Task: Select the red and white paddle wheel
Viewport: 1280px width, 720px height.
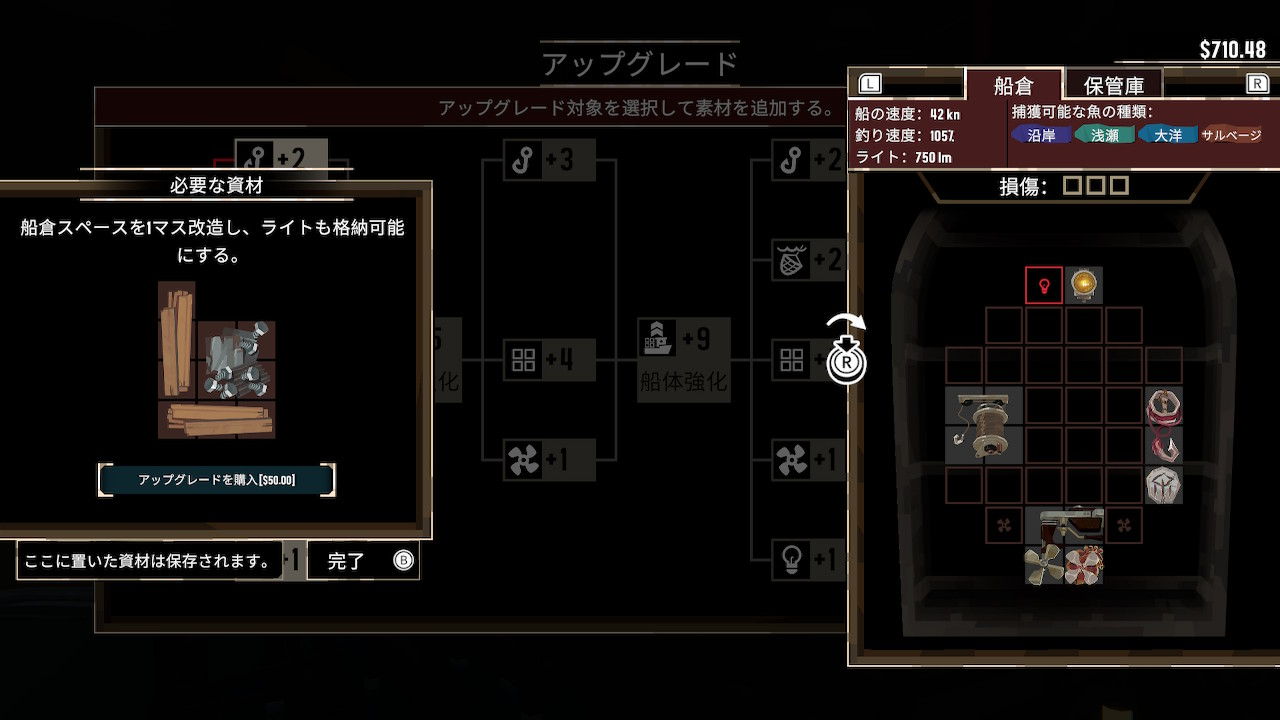Action: 1084,565
